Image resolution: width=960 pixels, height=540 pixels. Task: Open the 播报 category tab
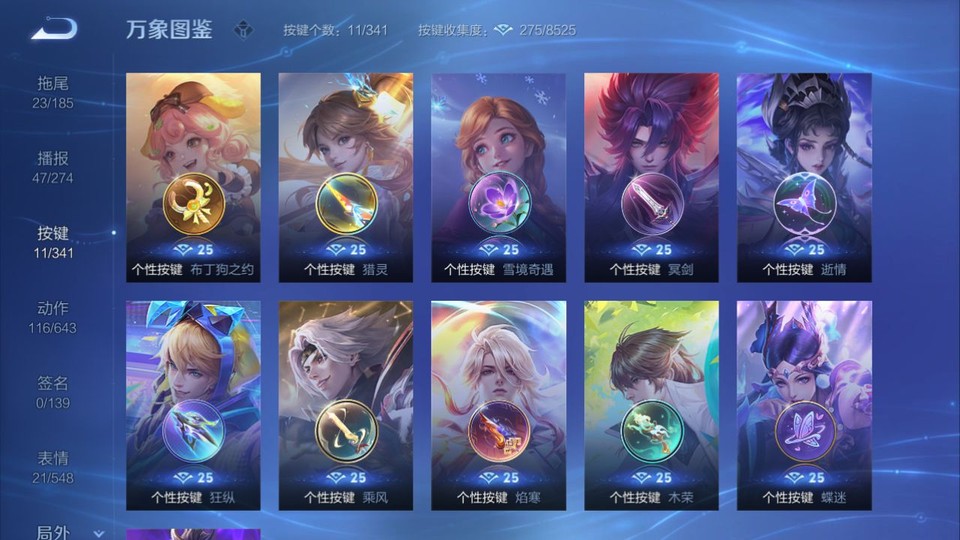click(x=53, y=166)
